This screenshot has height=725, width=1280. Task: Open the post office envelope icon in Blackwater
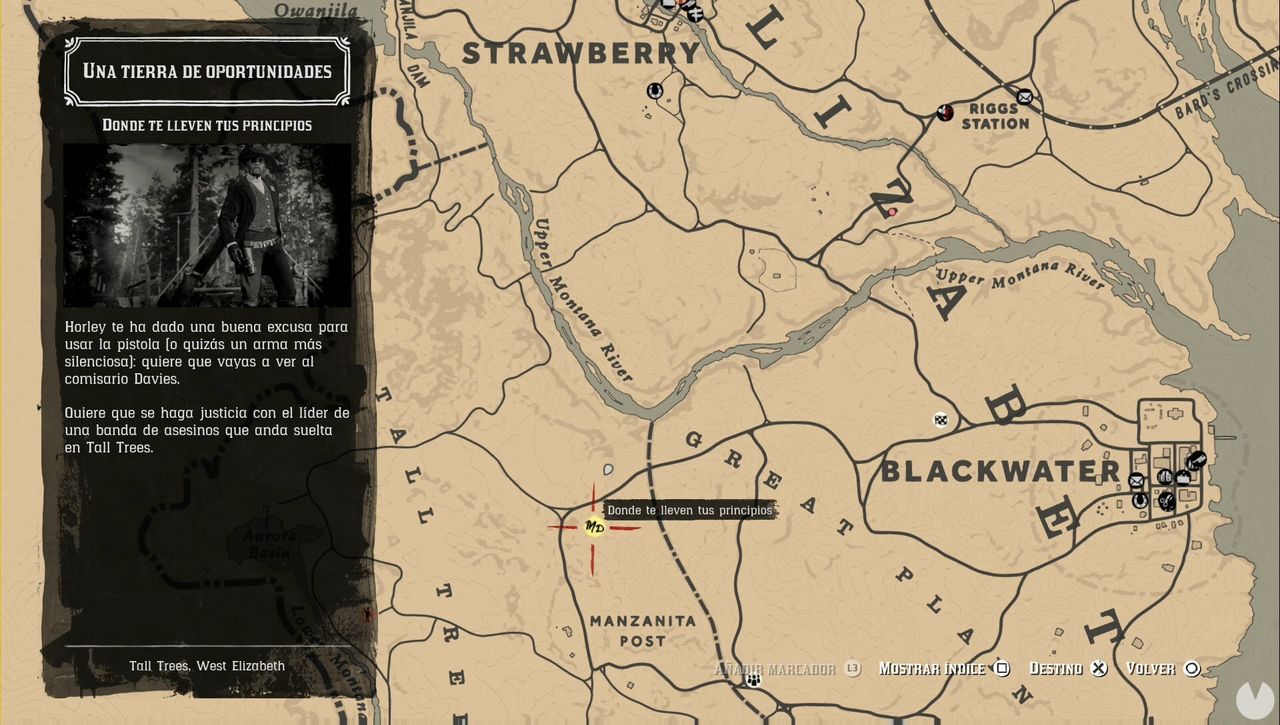[x=1136, y=480]
